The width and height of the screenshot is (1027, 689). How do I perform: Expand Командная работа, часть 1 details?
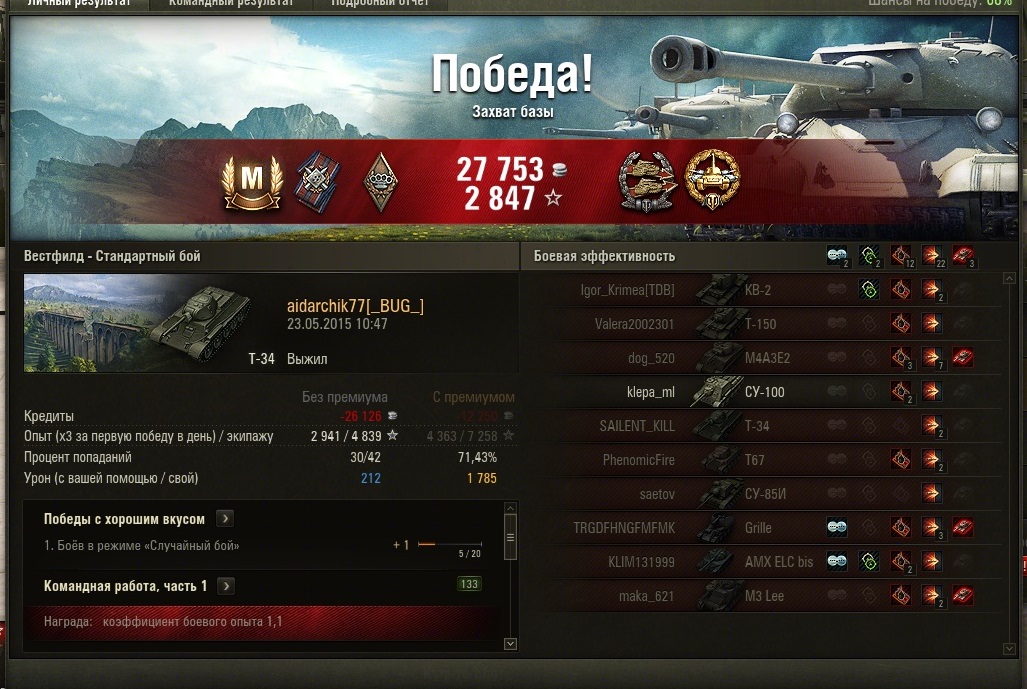[226, 586]
